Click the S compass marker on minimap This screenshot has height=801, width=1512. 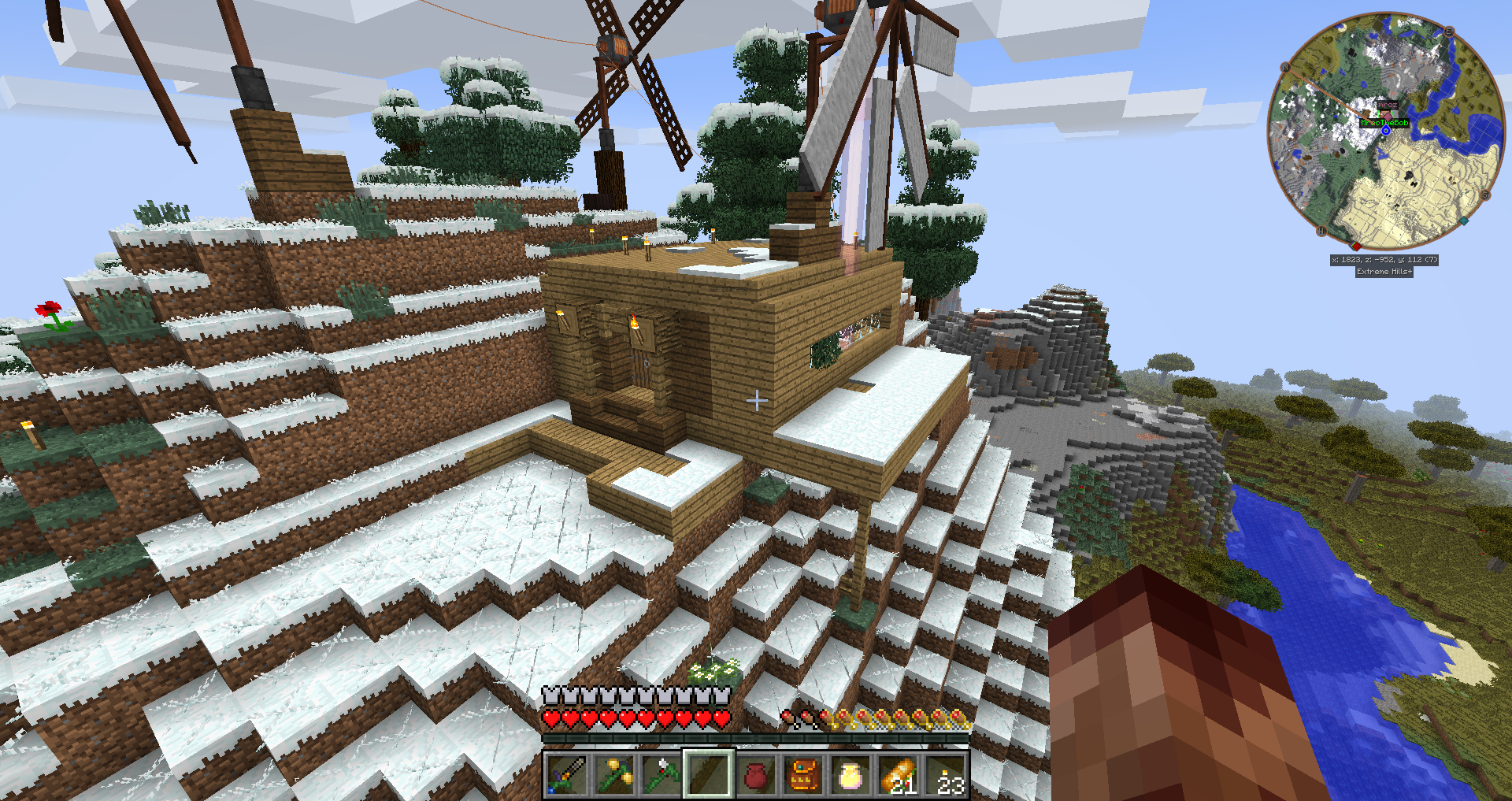(1485, 195)
